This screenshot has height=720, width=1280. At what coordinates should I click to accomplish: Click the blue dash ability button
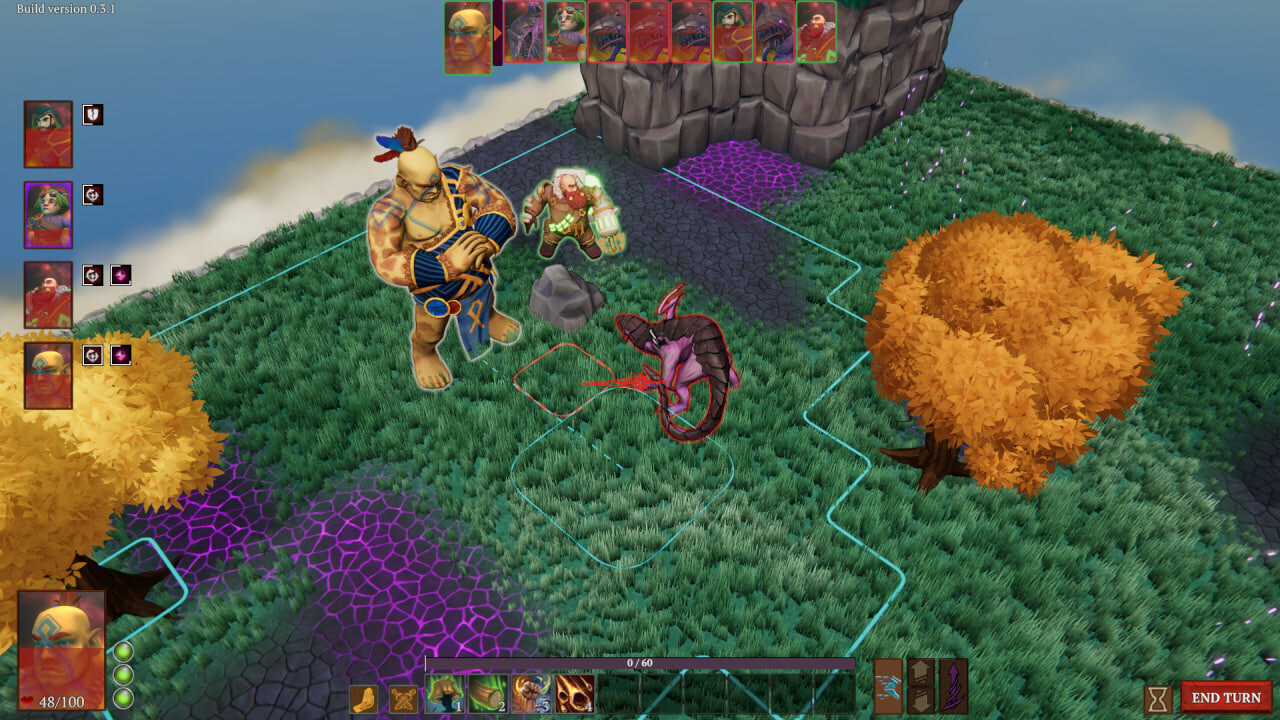pos(888,686)
